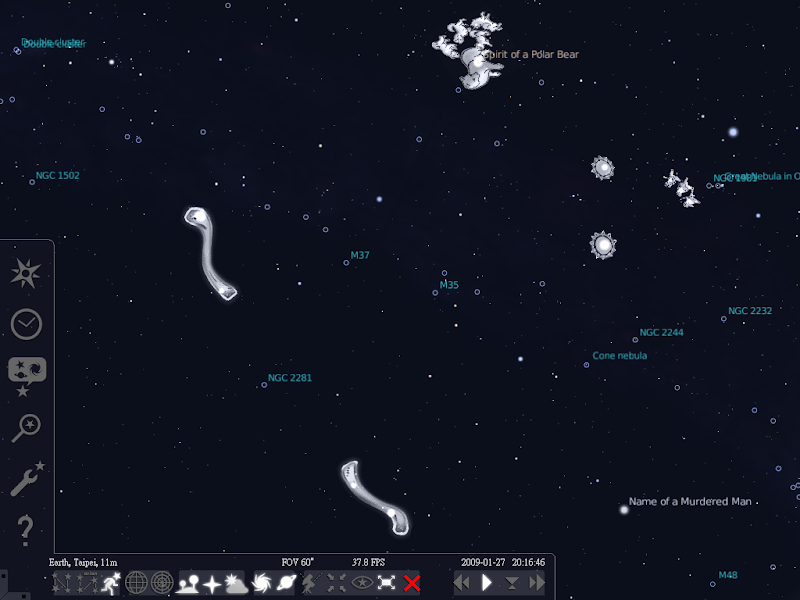Toggle the azimuthal grid
The width and height of the screenshot is (800, 600).
pyautogui.click(x=161, y=583)
